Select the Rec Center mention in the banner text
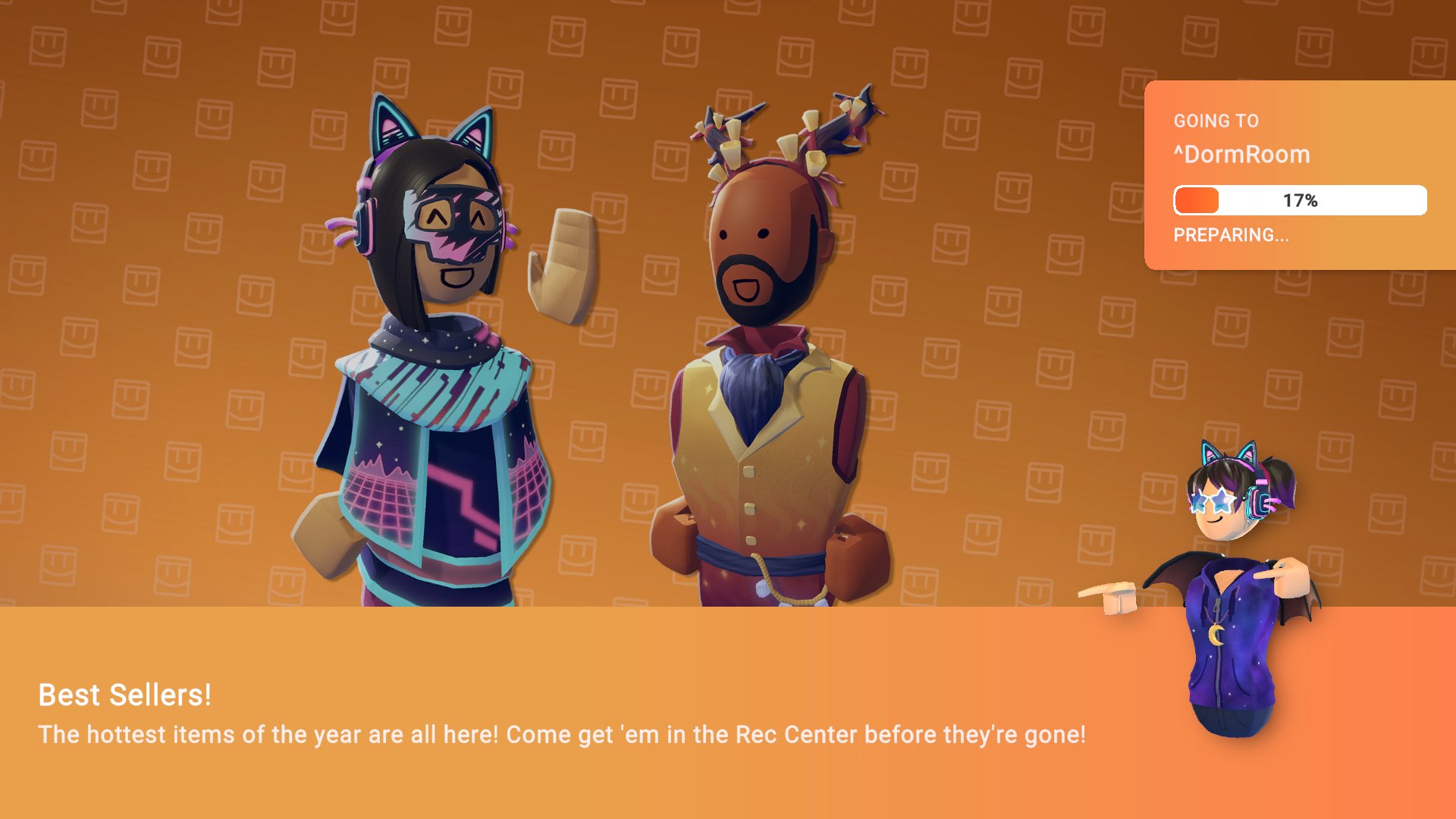Screen dimensions: 1456x819 793,734
